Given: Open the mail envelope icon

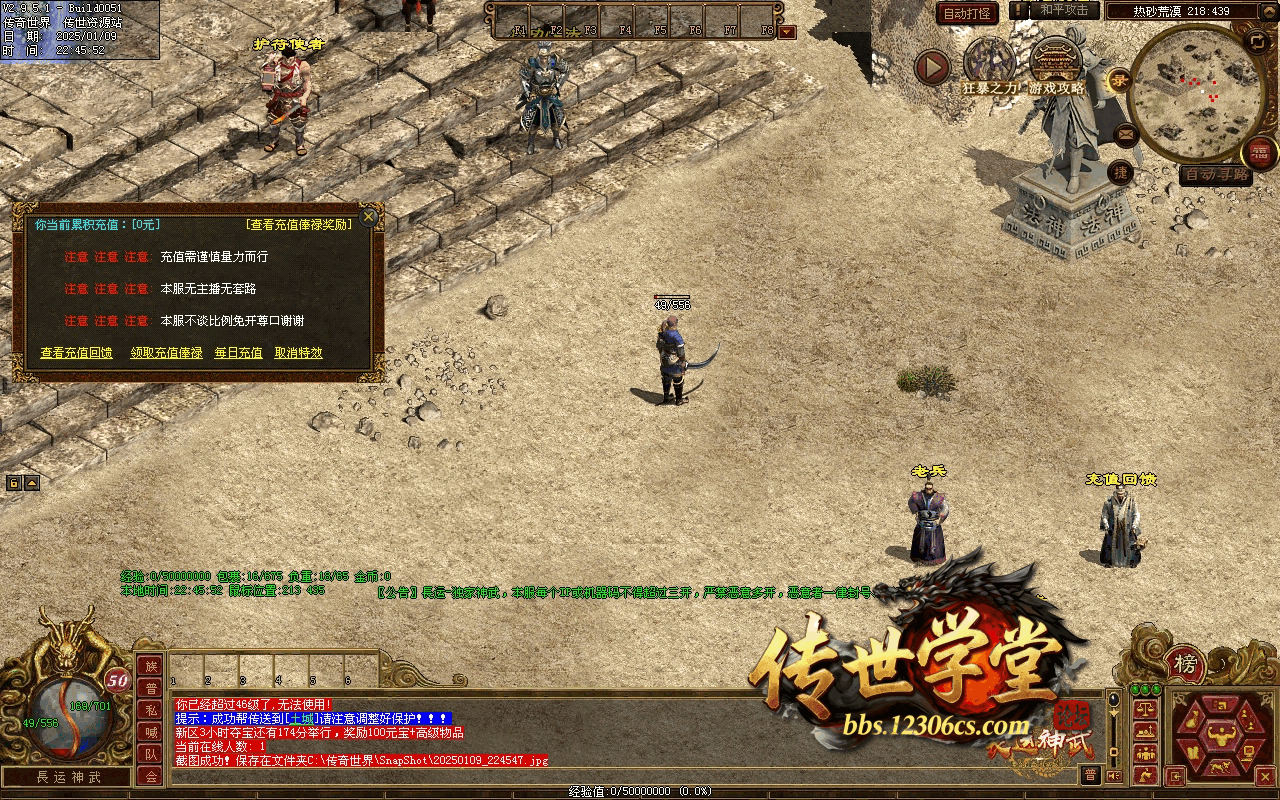Looking at the screenshot, I should (x=1126, y=133).
